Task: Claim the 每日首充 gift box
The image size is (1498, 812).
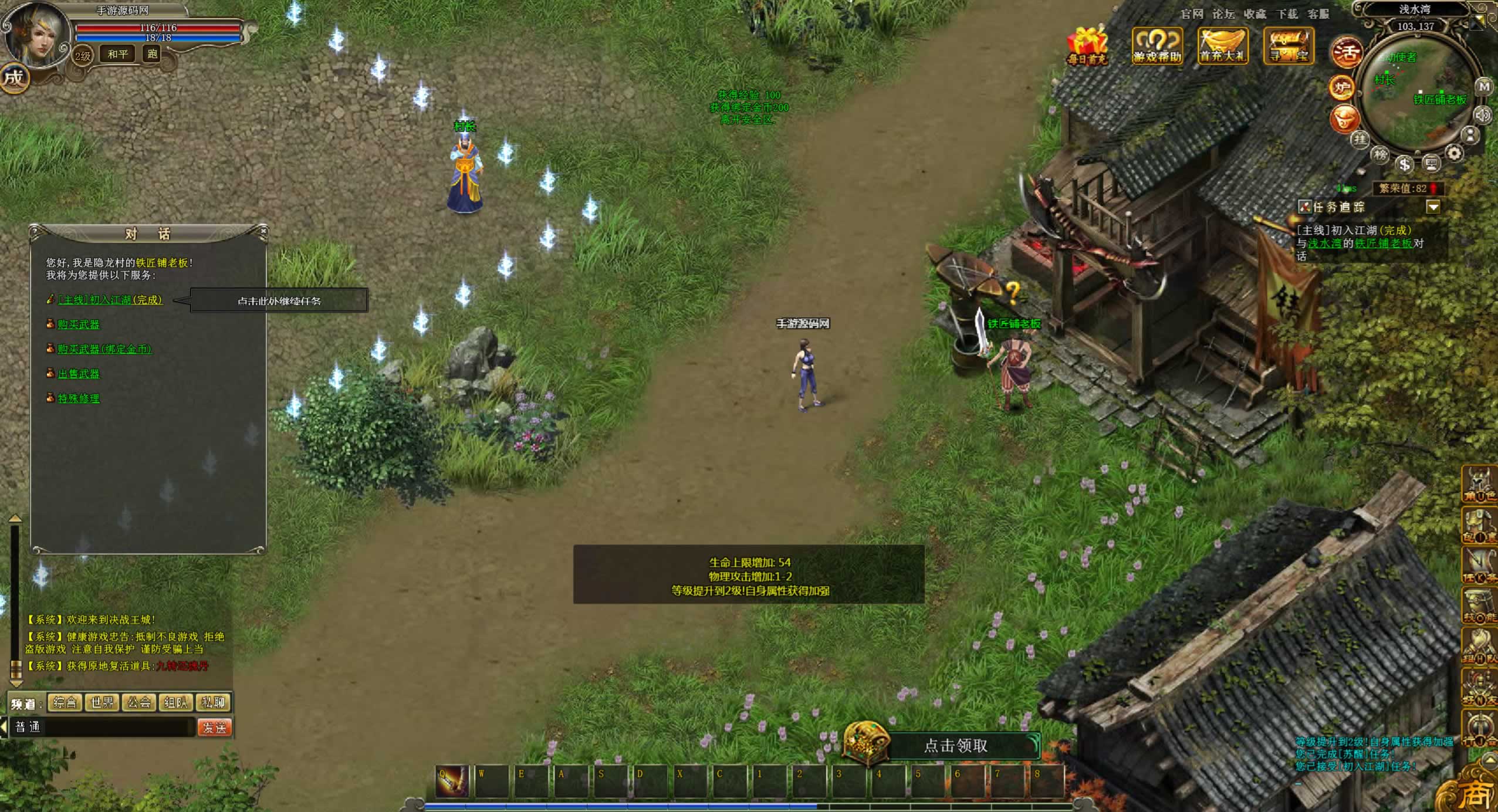Action: 1087,46
